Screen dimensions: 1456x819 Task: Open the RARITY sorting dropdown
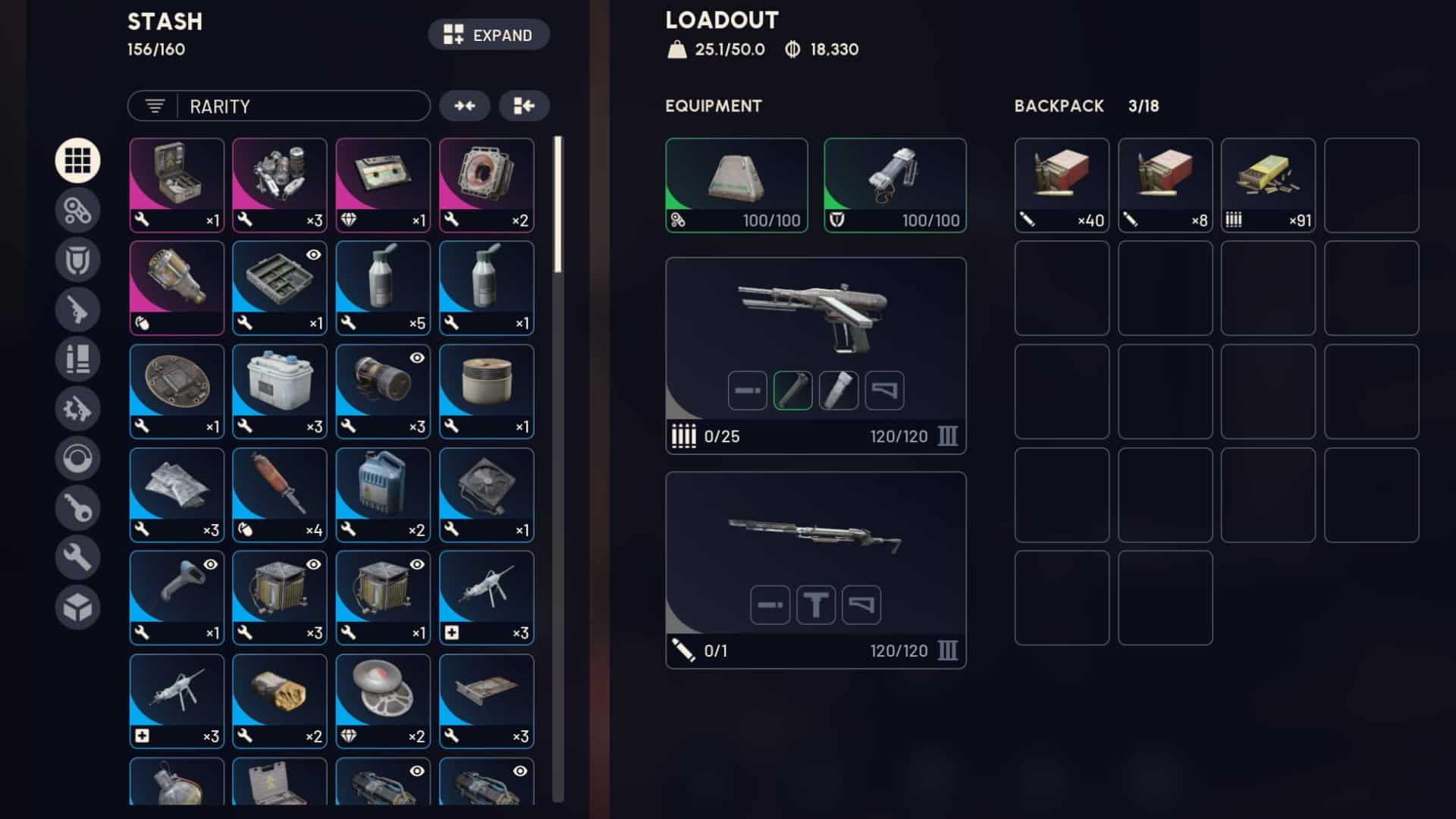pos(278,106)
